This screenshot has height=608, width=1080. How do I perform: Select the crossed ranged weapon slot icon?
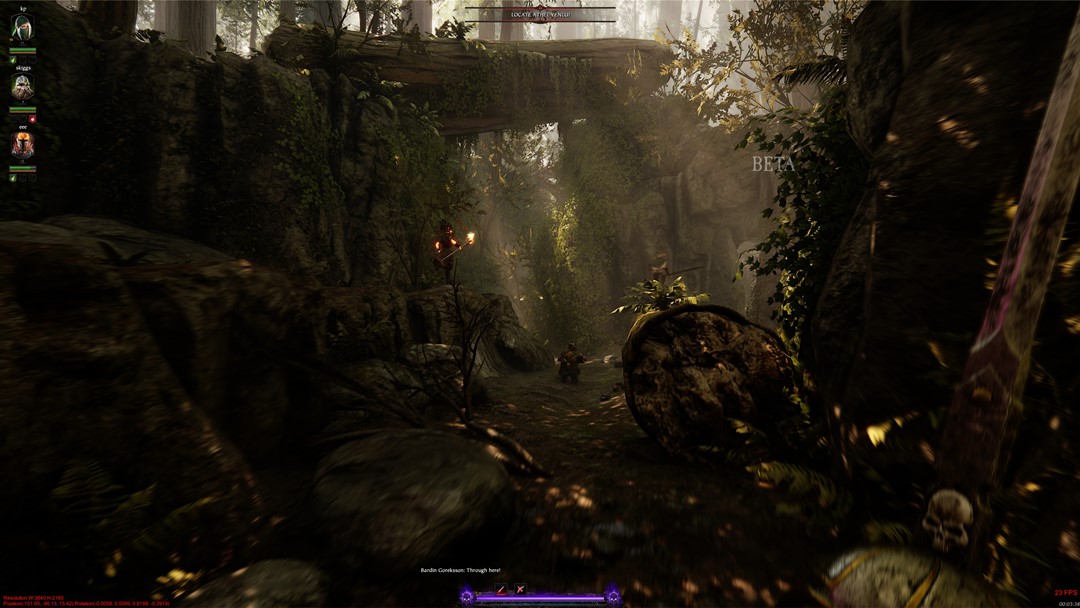point(520,589)
